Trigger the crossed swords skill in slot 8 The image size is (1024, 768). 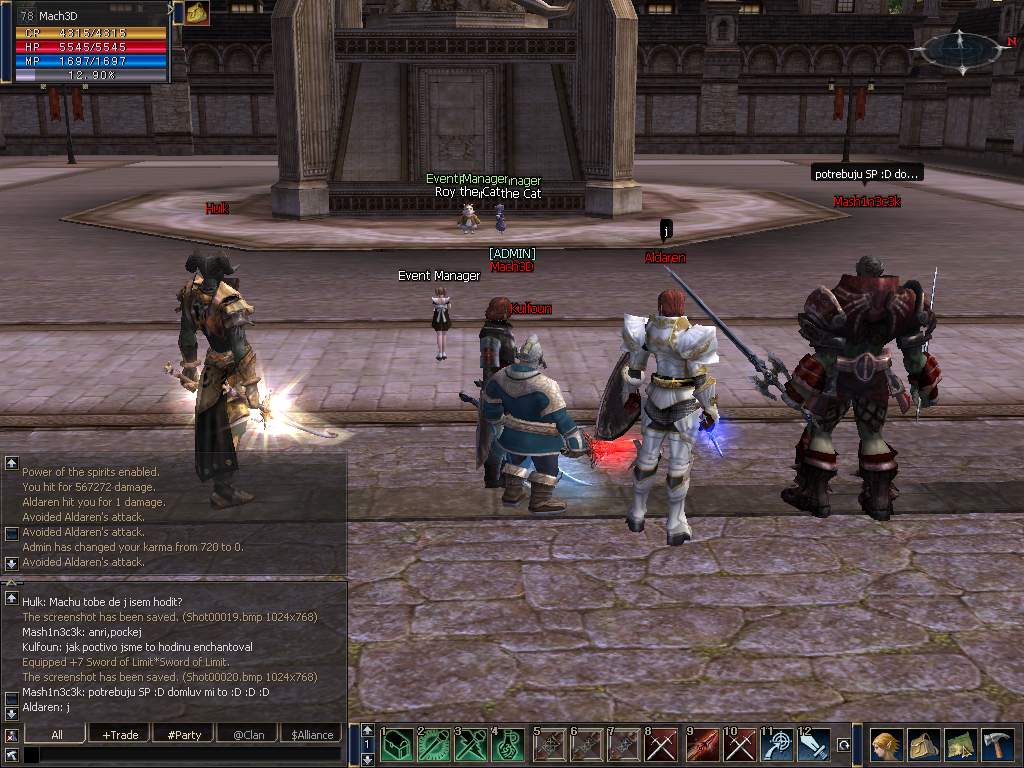tap(663, 745)
